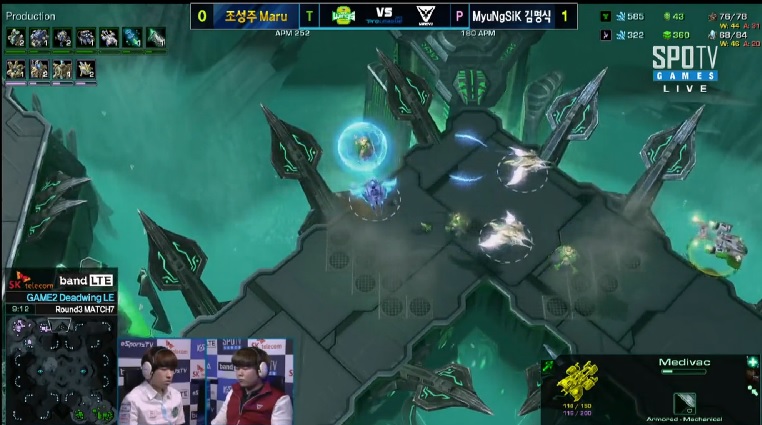Click the green plus heal icon
Screen dimensions: 762x425
click(x=751, y=363)
